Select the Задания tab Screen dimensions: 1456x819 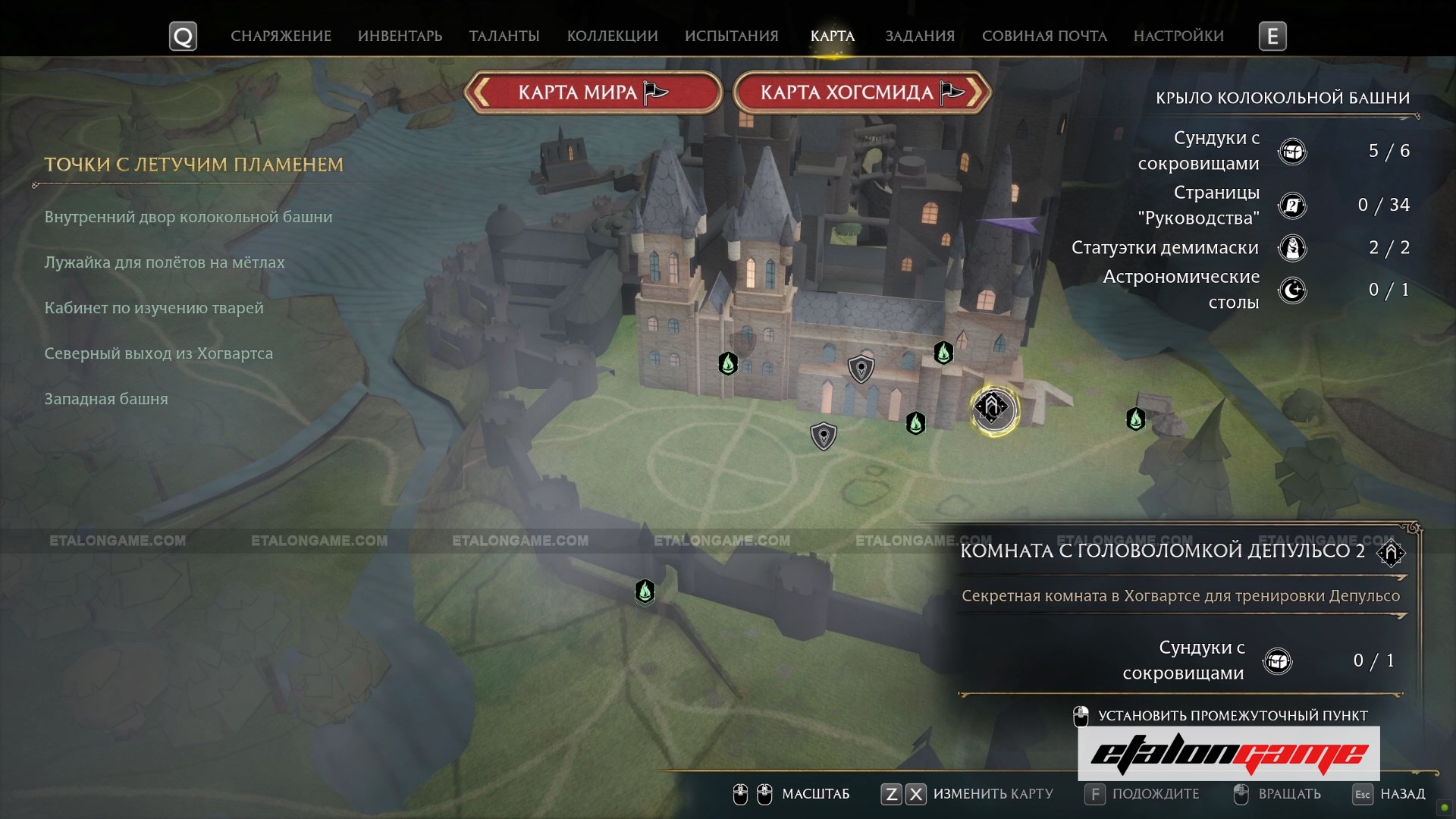point(920,36)
